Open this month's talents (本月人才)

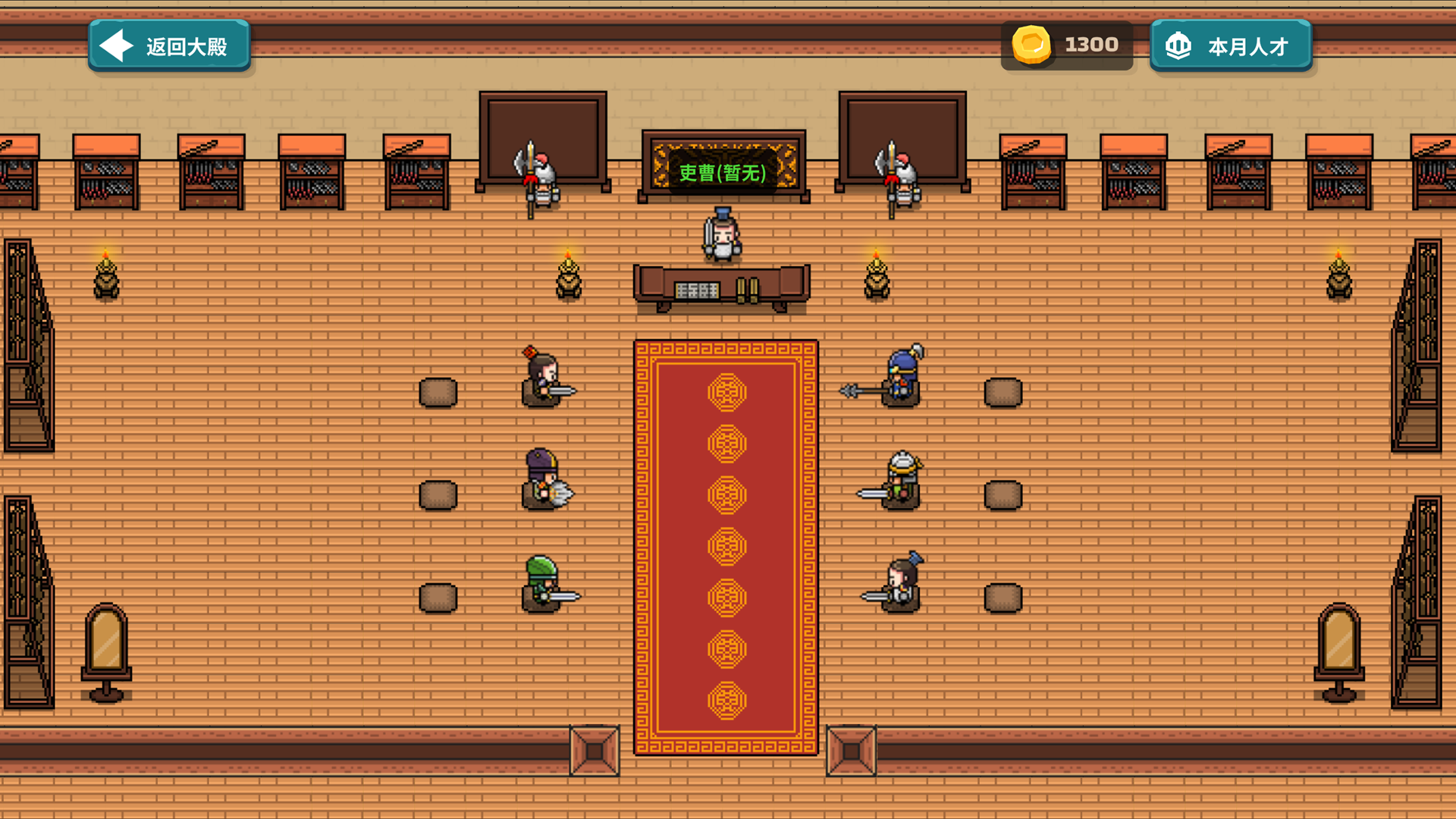click(x=1230, y=46)
